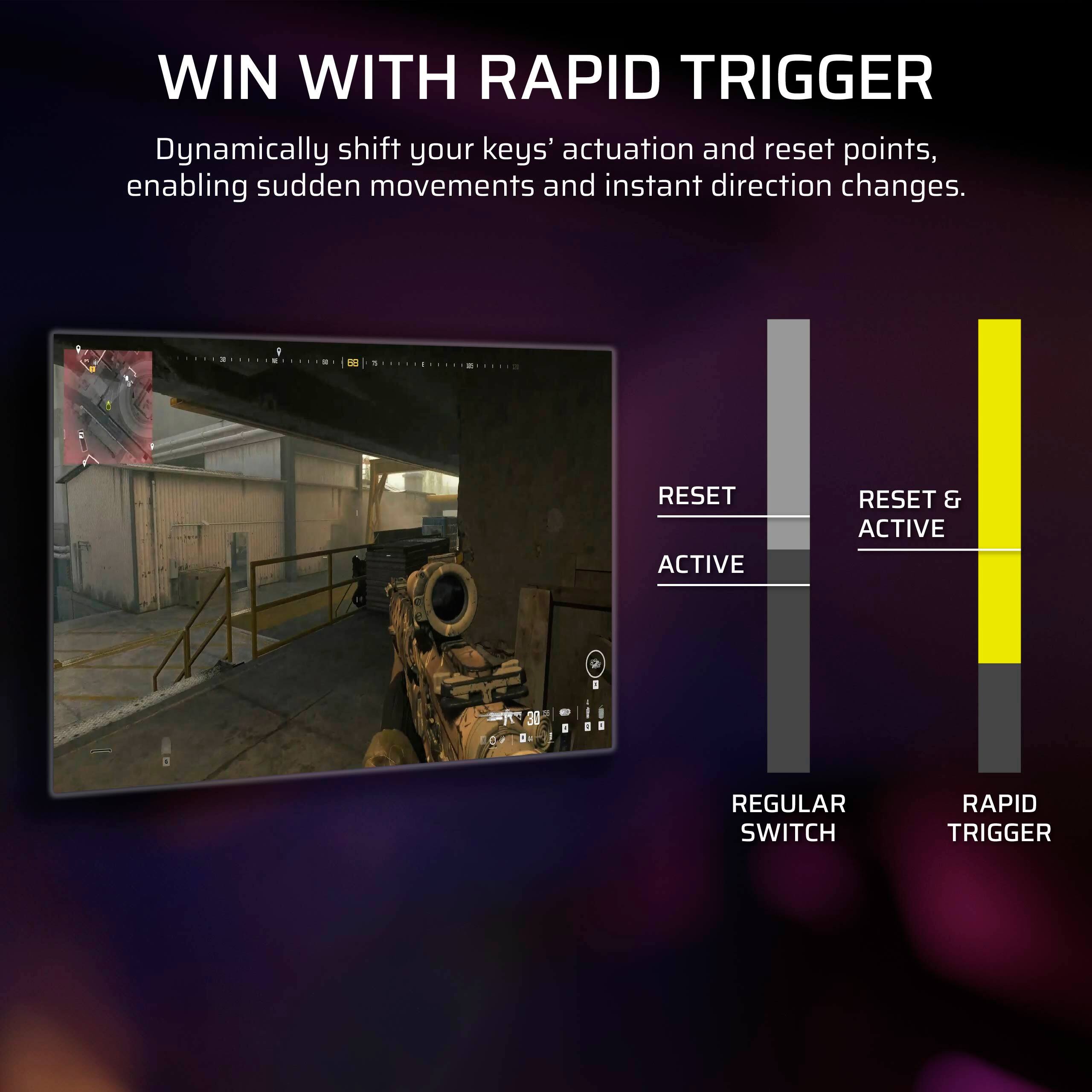
Task: Click the lethal grenade icon above the 4 keybind
Action: 566,713
